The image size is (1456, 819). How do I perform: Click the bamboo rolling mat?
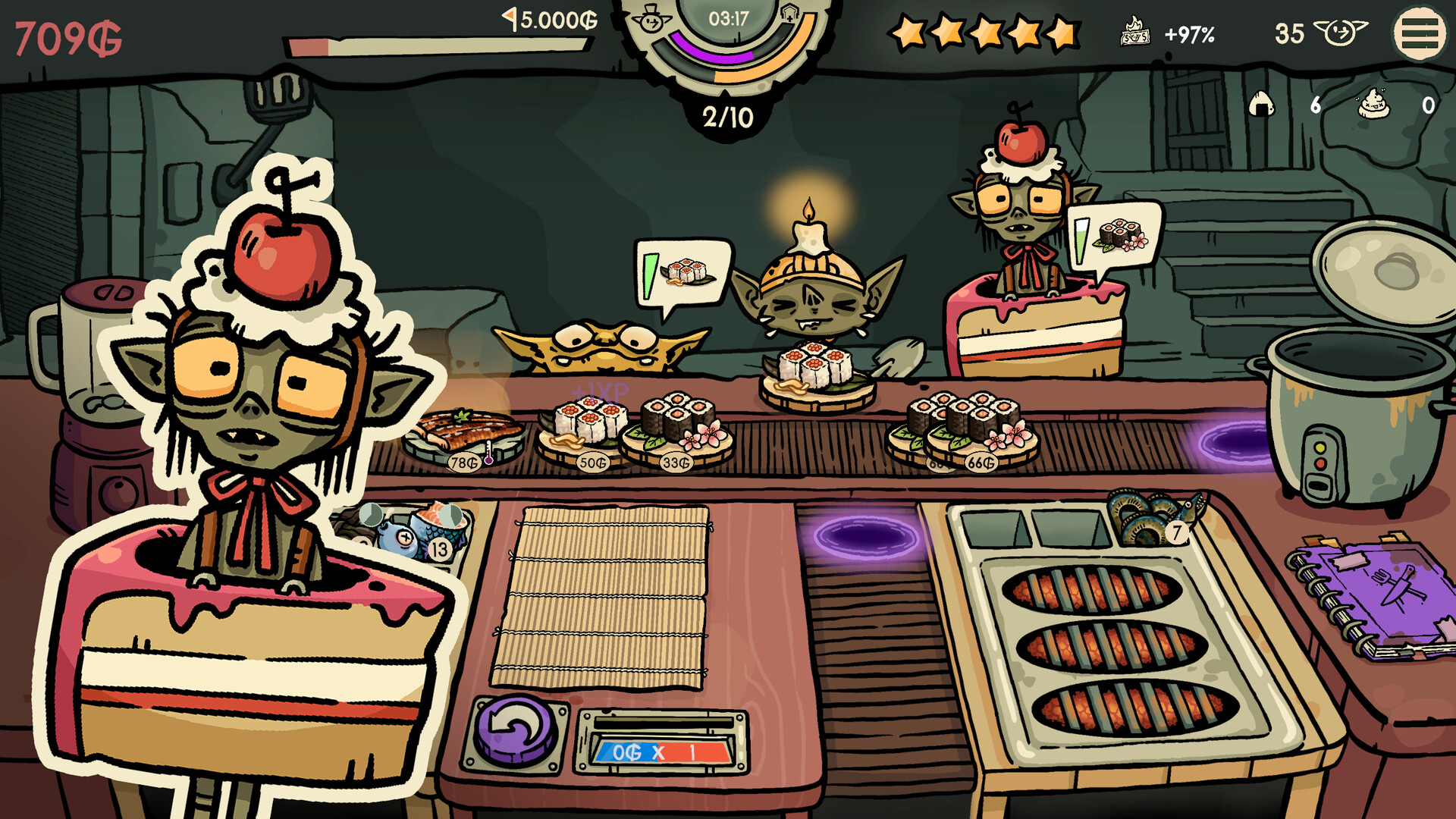(x=601, y=598)
